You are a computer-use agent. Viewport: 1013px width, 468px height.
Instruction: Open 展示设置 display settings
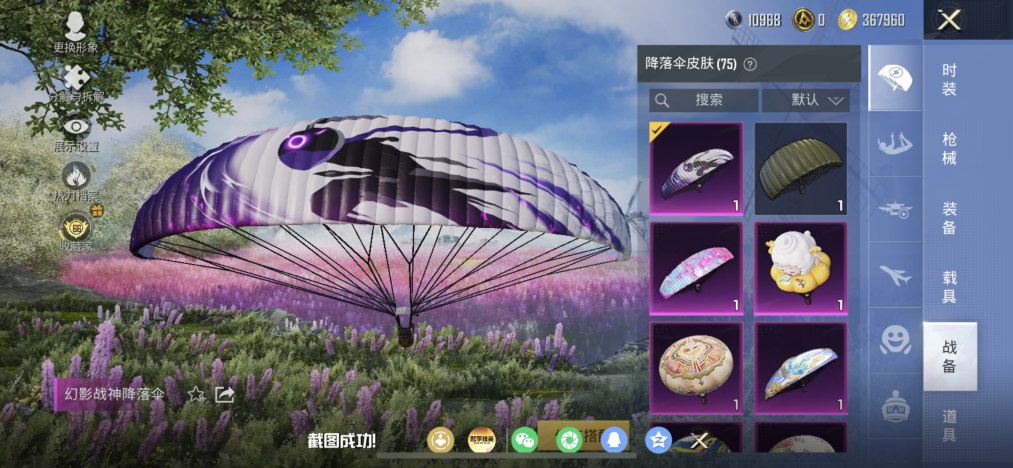coord(77,131)
